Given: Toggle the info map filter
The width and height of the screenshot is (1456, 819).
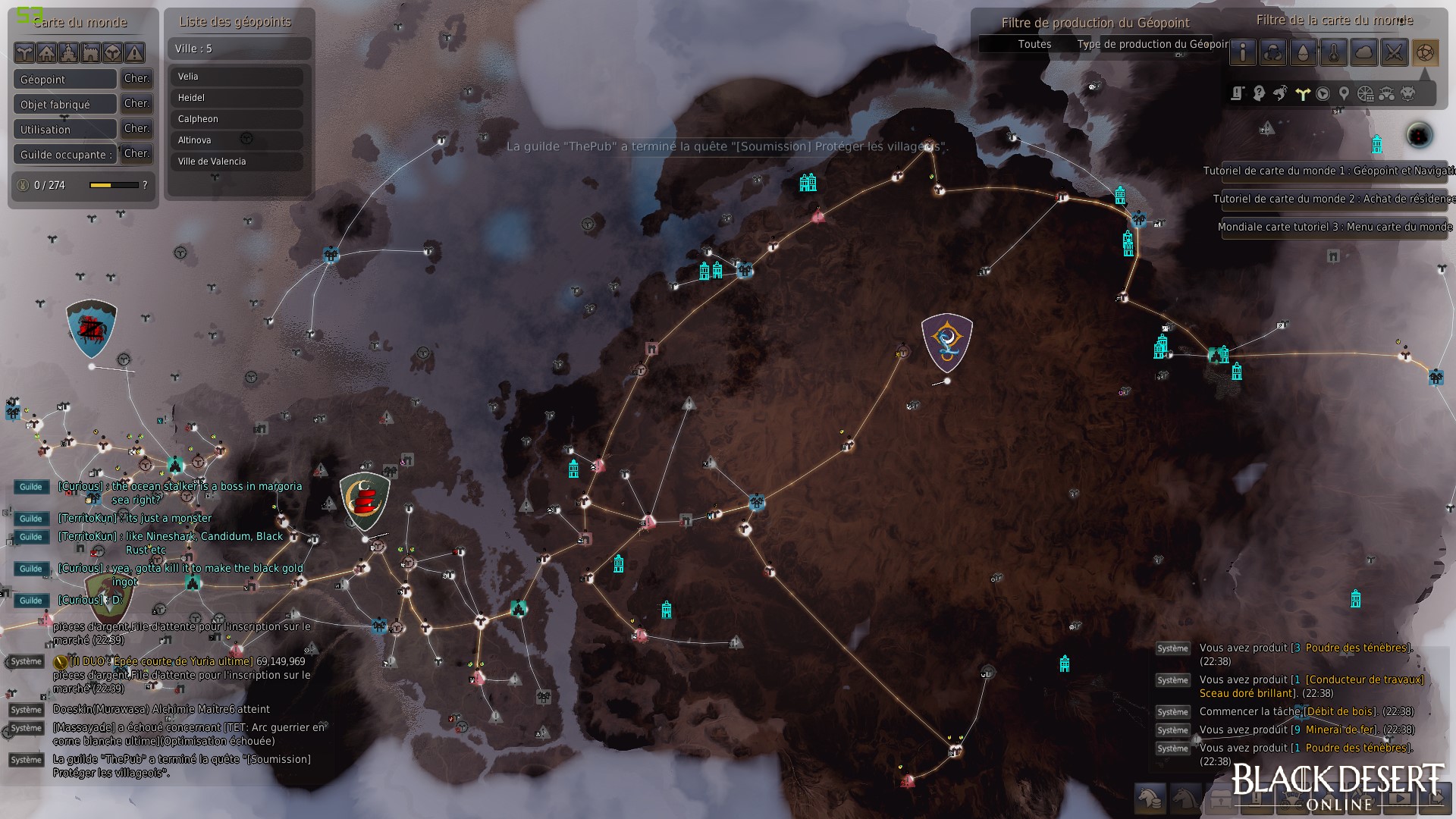Looking at the screenshot, I should tap(1243, 52).
